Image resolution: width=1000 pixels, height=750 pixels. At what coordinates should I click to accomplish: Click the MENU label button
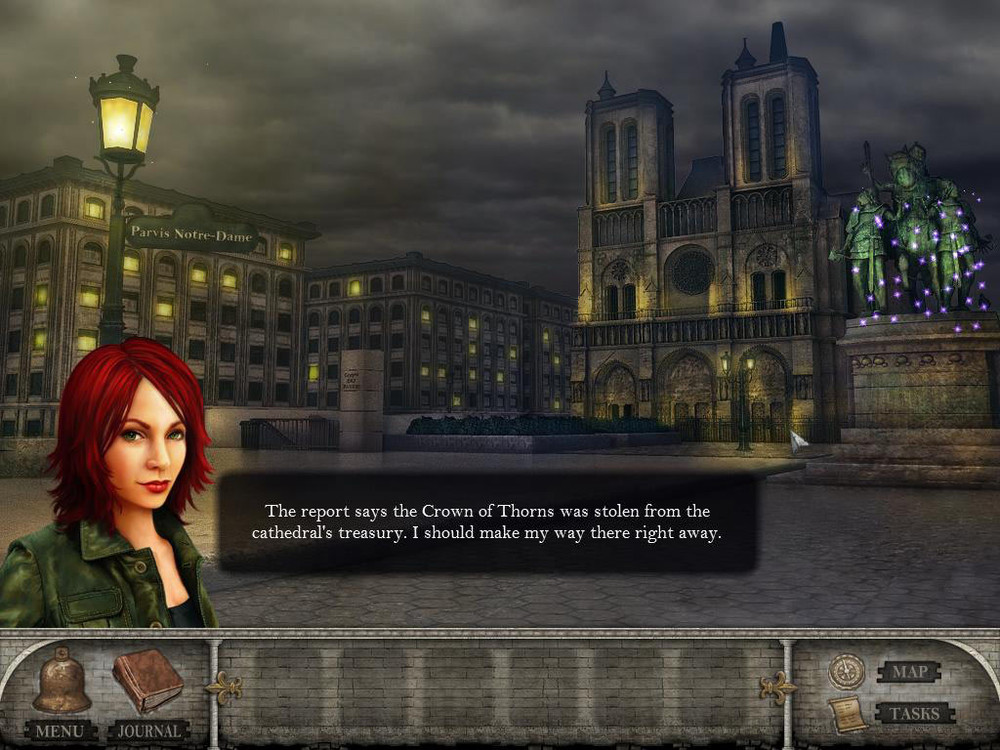(x=61, y=731)
